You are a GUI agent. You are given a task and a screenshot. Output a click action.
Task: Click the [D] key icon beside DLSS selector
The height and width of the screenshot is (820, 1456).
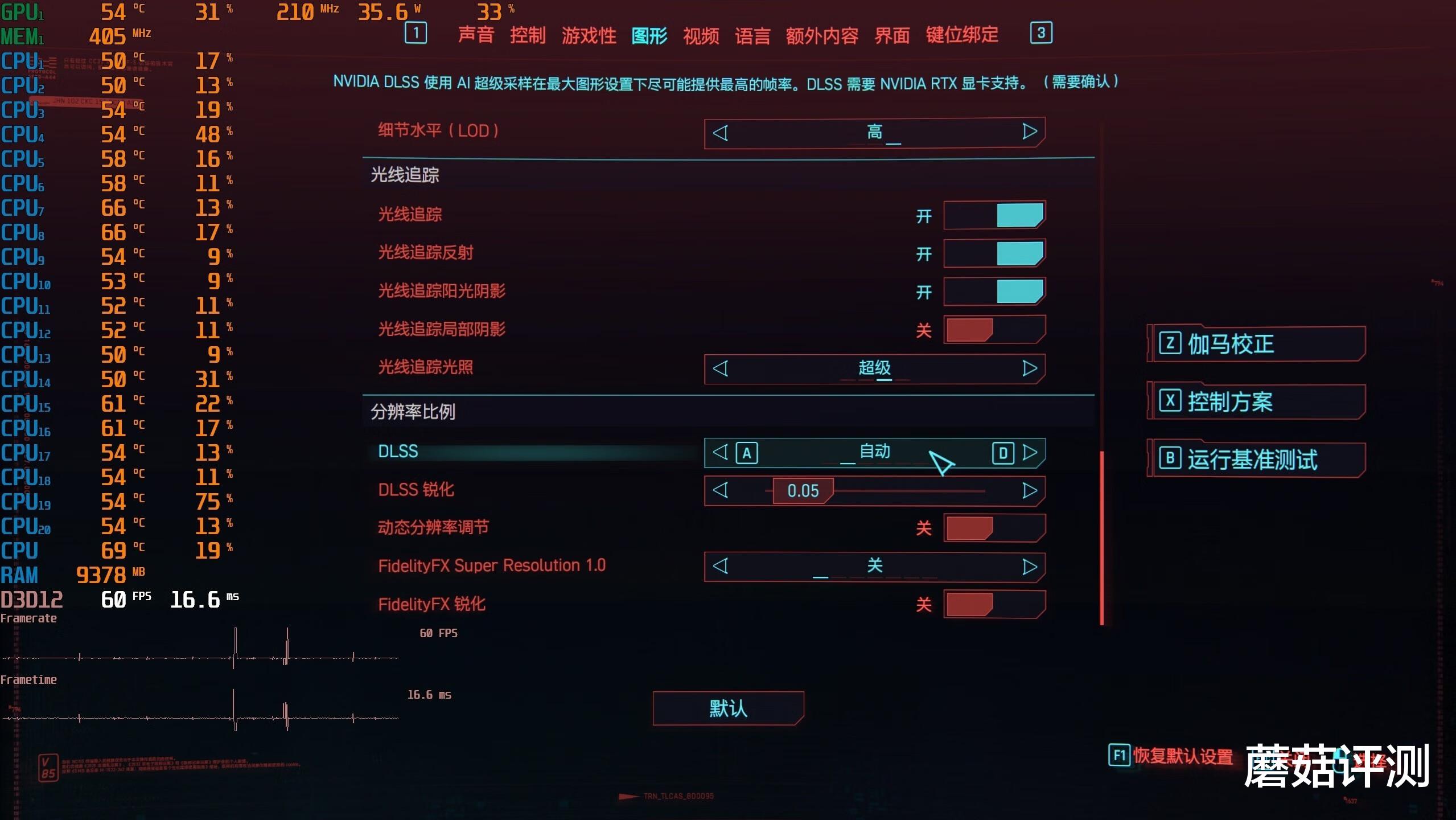(x=1003, y=453)
